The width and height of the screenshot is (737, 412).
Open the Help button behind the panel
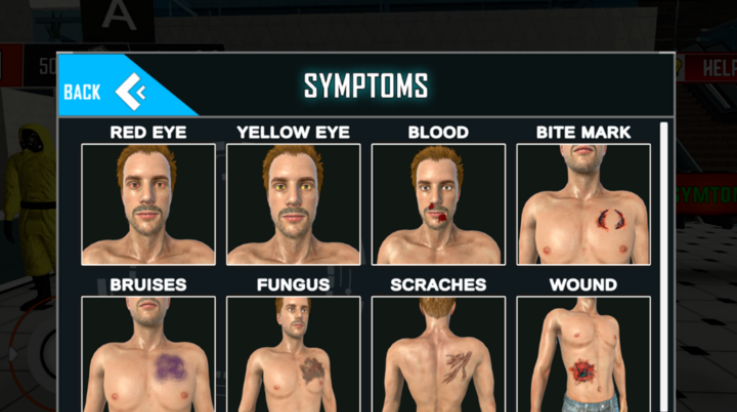706,67
